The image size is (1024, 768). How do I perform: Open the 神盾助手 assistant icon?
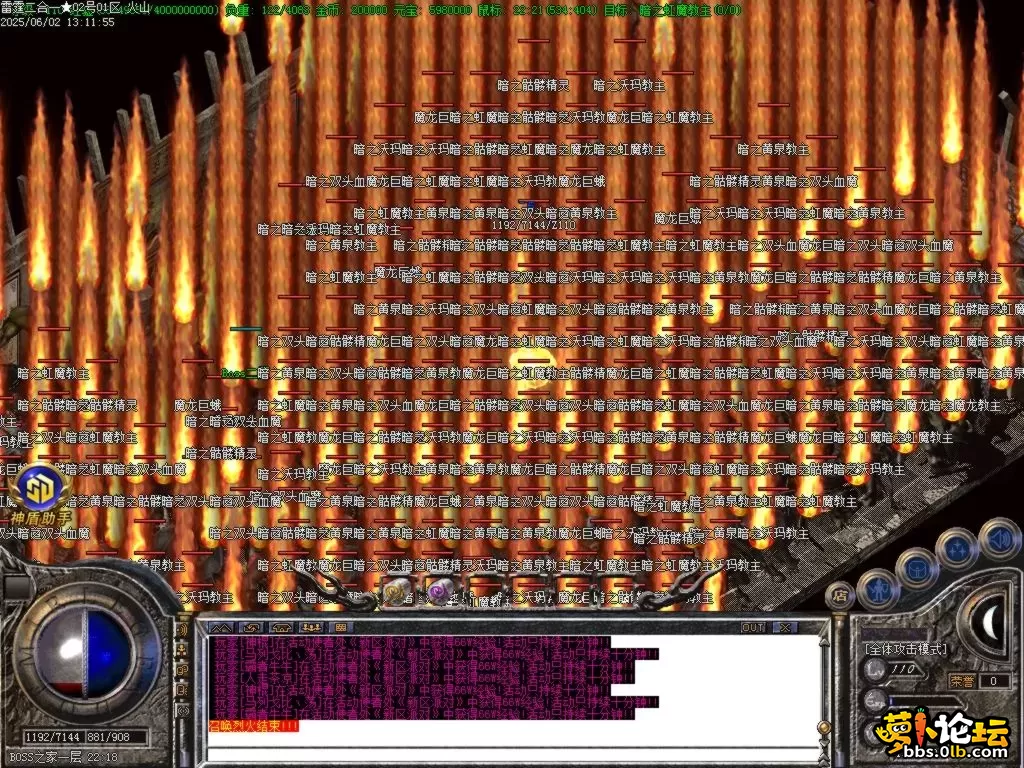pos(41,489)
